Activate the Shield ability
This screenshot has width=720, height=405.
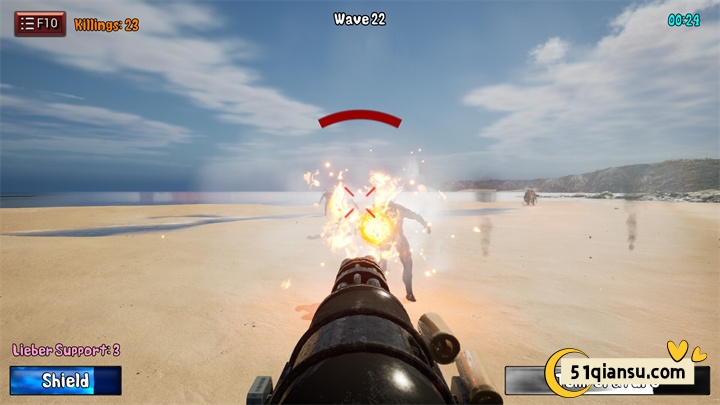click(66, 380)
